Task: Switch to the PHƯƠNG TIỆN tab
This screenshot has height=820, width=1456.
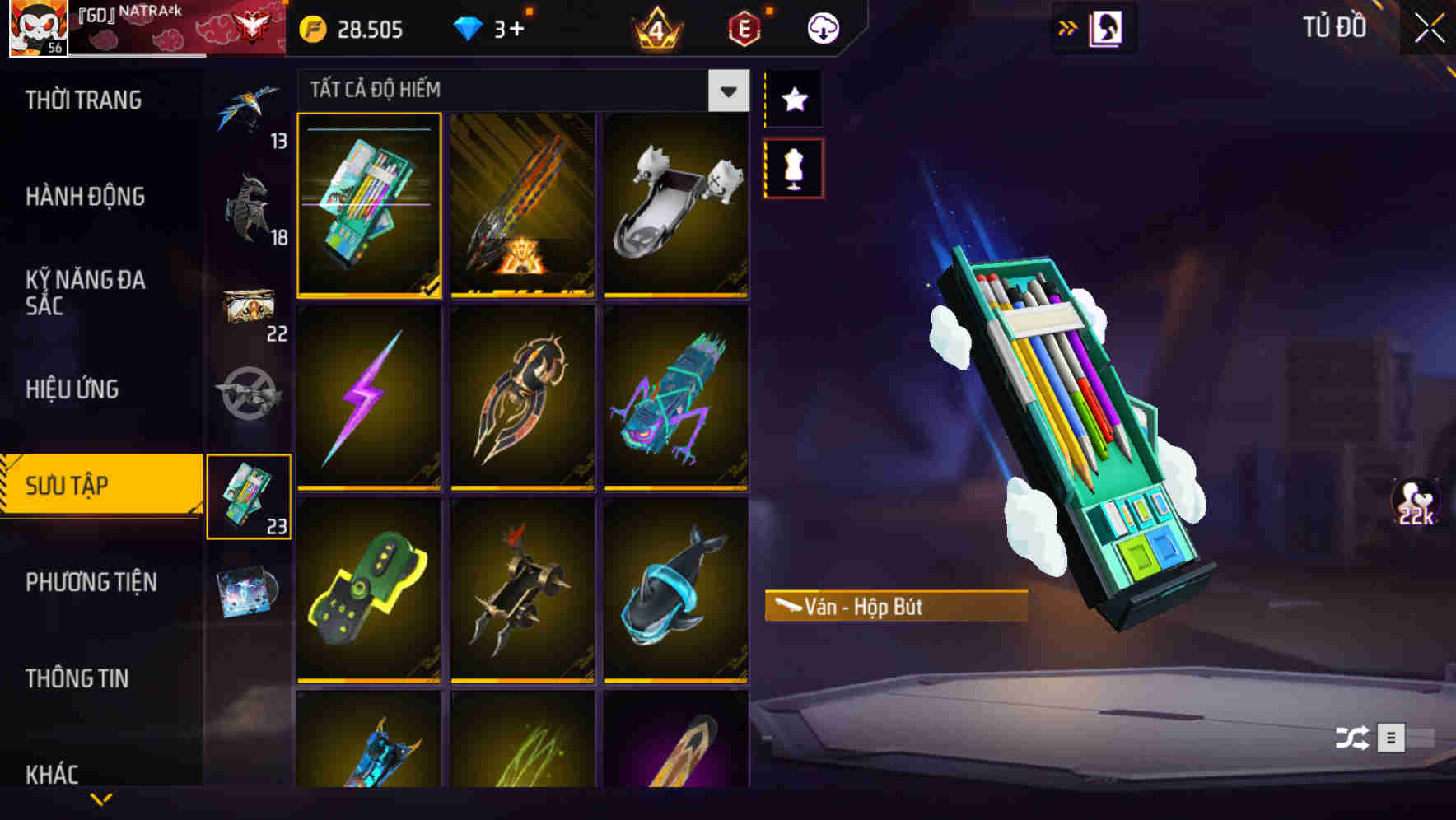Action: 91,582
